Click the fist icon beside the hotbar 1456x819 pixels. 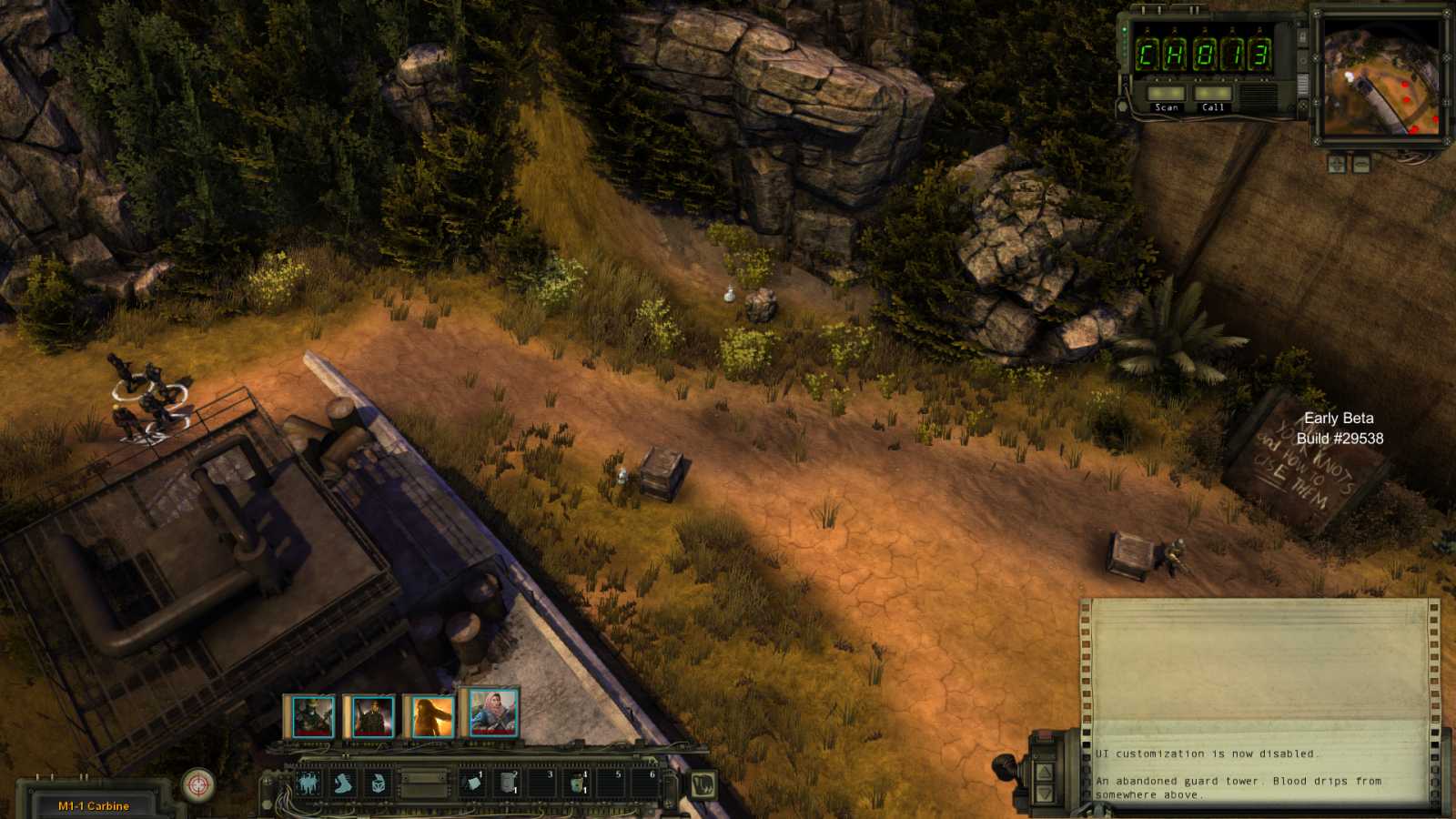pyautogui.click(x=703, y=784)
